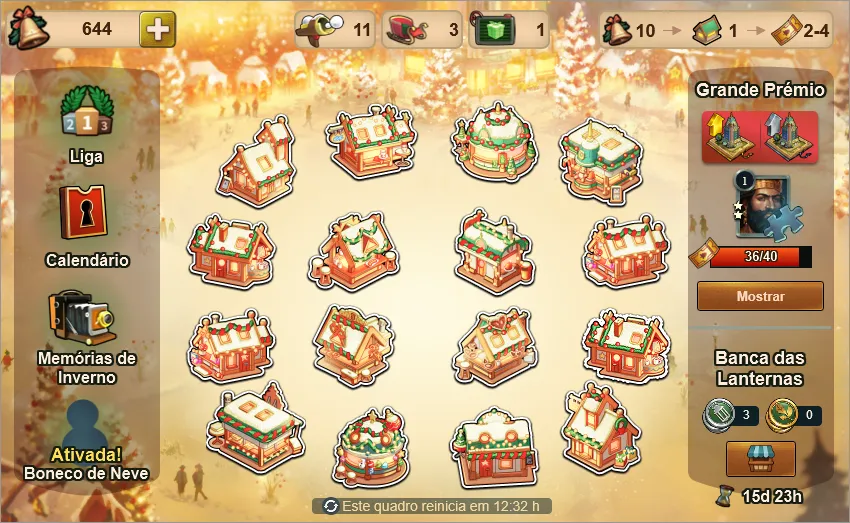Click the Mostrar button
This screenshot has width=850, height=523.
tap(760, 296)
